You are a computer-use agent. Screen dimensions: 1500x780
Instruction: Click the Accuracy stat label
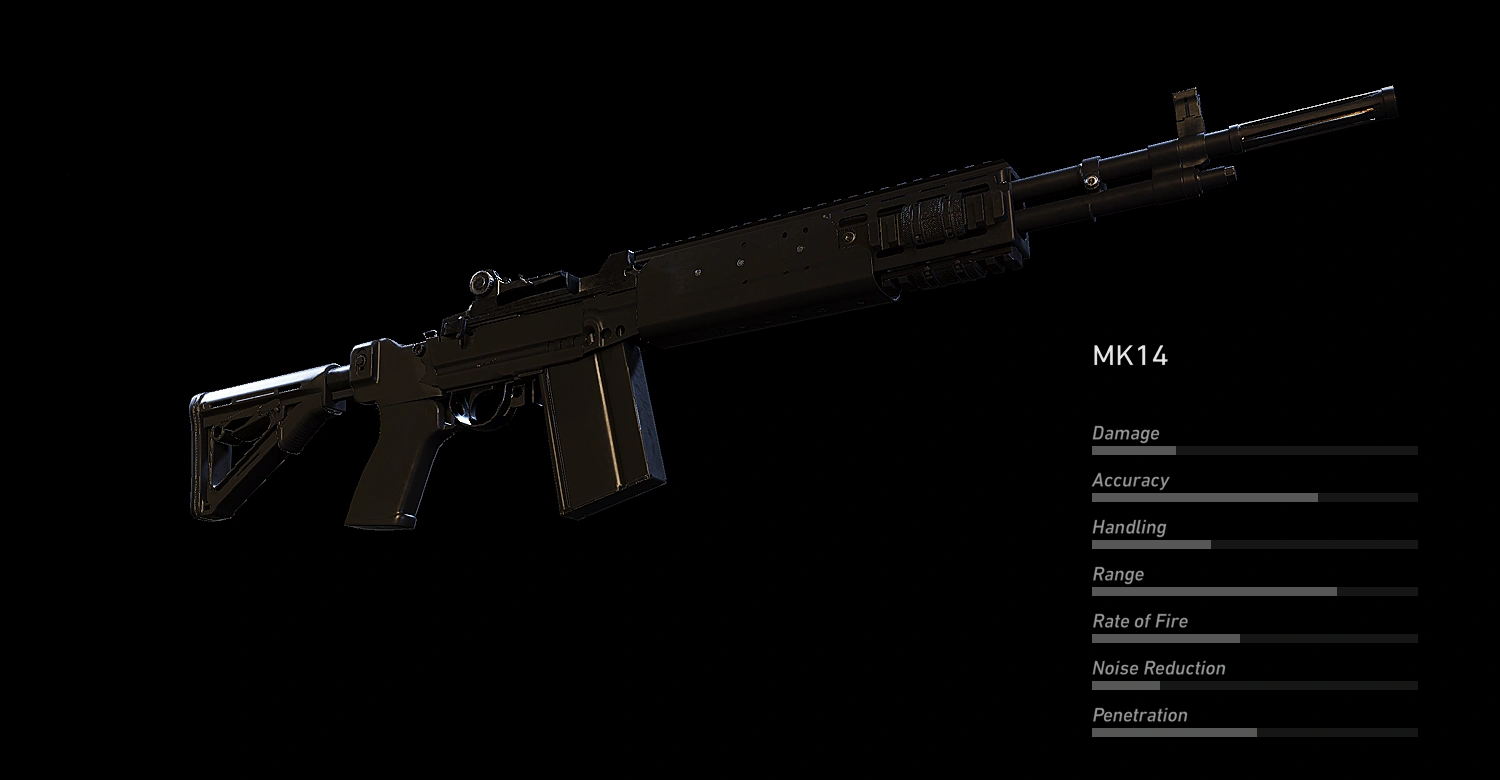[x=1130, y=480]
